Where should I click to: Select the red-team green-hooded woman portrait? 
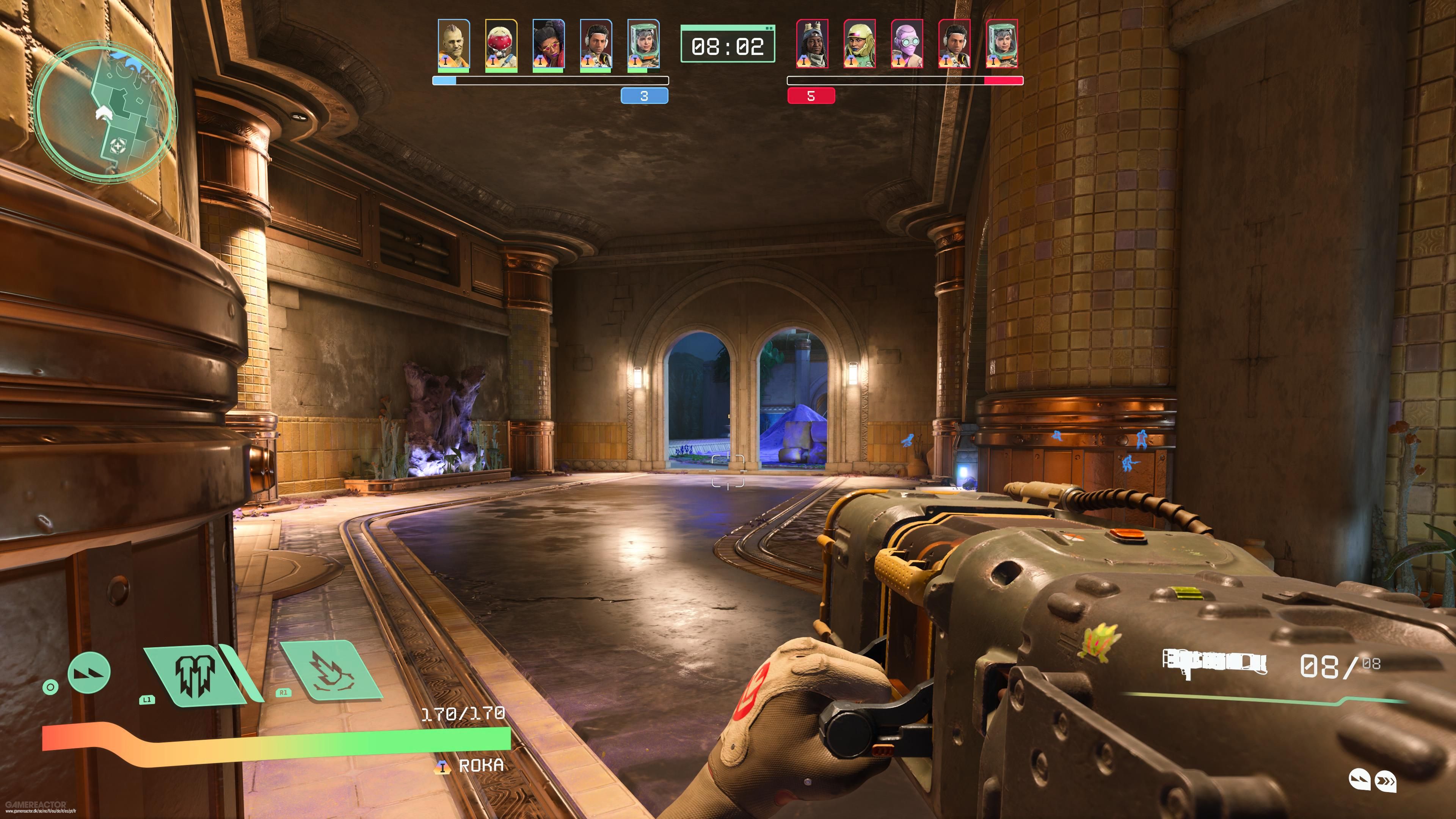(x=1002, y=44)
